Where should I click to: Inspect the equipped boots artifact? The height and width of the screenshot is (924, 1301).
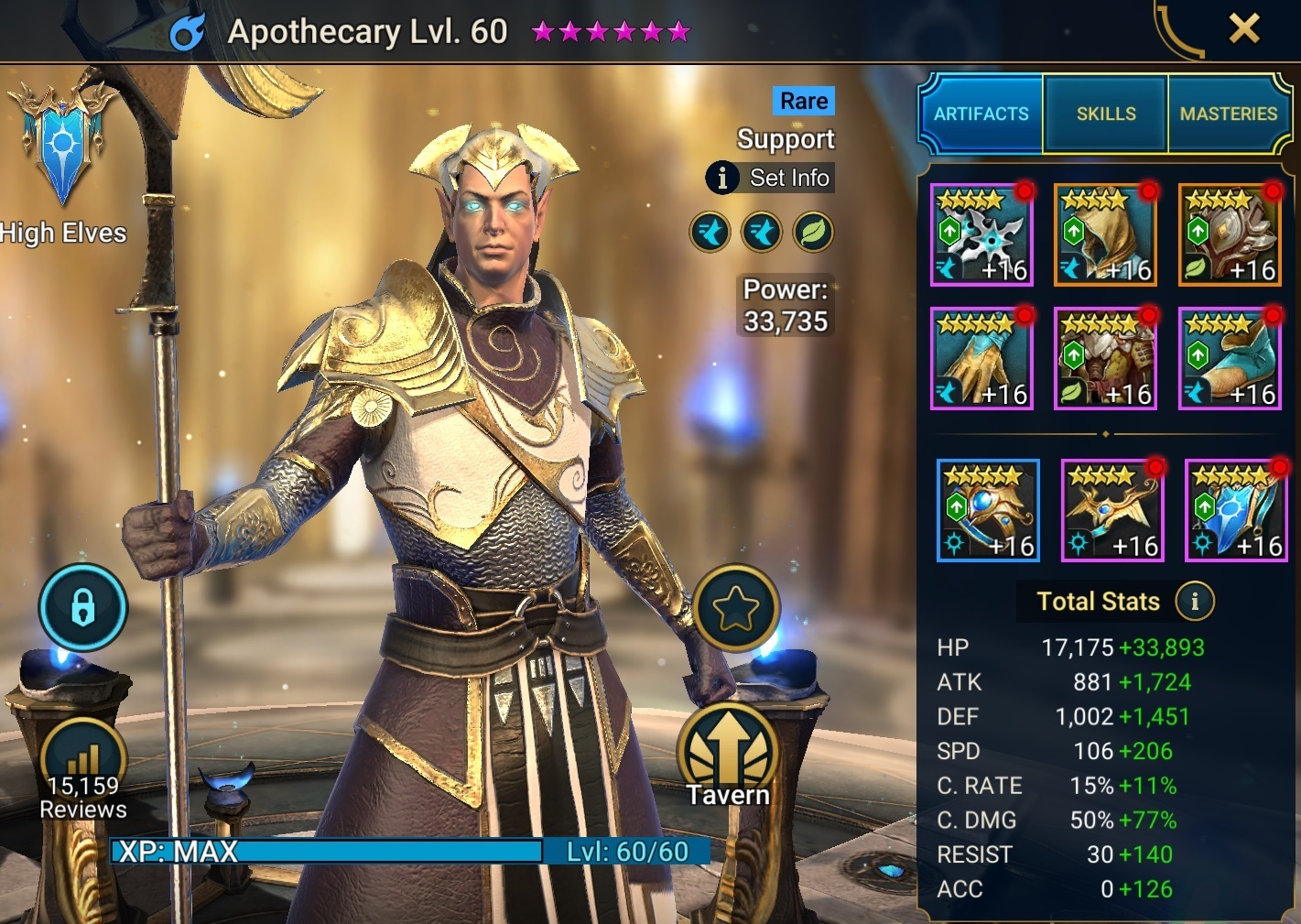click(x=1230, y=358)
